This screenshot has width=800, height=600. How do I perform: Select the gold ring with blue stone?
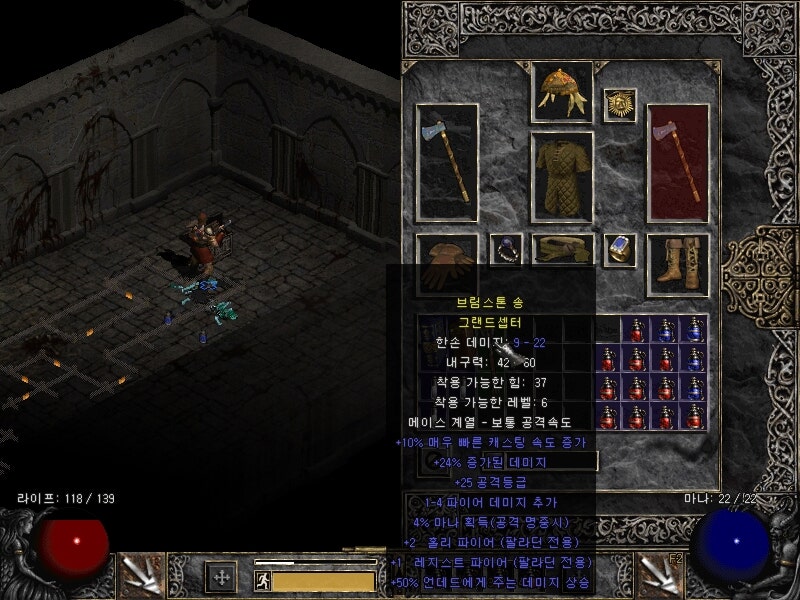click(620, 250)
